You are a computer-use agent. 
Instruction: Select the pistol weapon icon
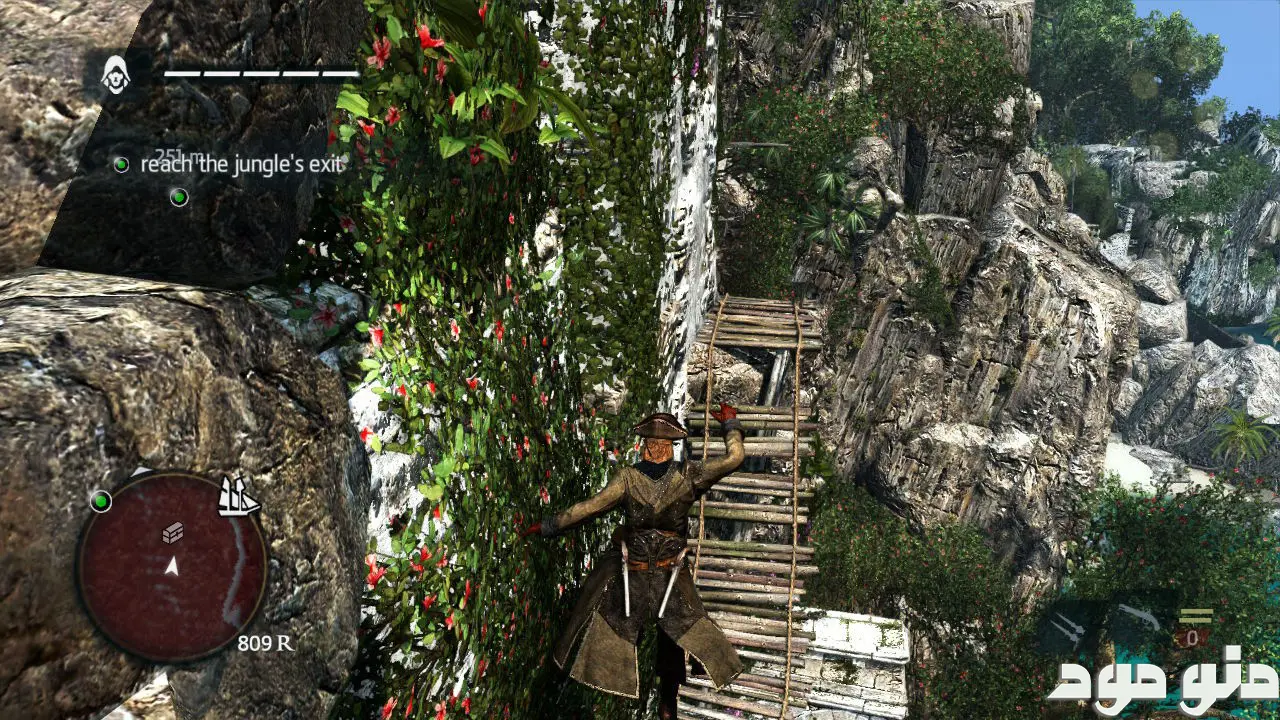coord(1140,619)
